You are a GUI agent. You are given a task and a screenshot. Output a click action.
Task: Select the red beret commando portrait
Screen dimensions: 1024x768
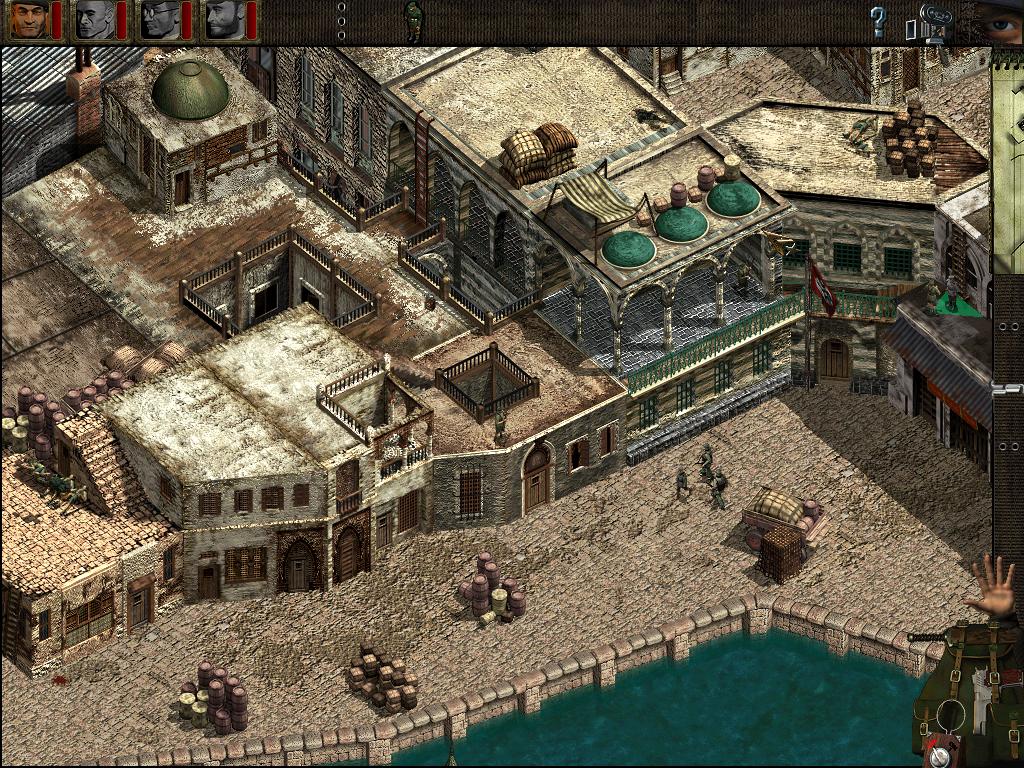tap(29, 20)
